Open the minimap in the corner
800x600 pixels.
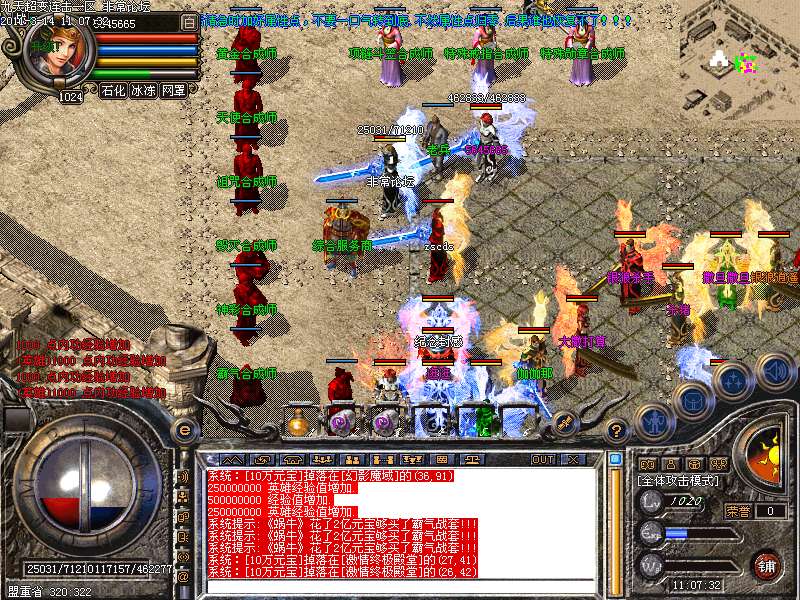click(740, 55)
